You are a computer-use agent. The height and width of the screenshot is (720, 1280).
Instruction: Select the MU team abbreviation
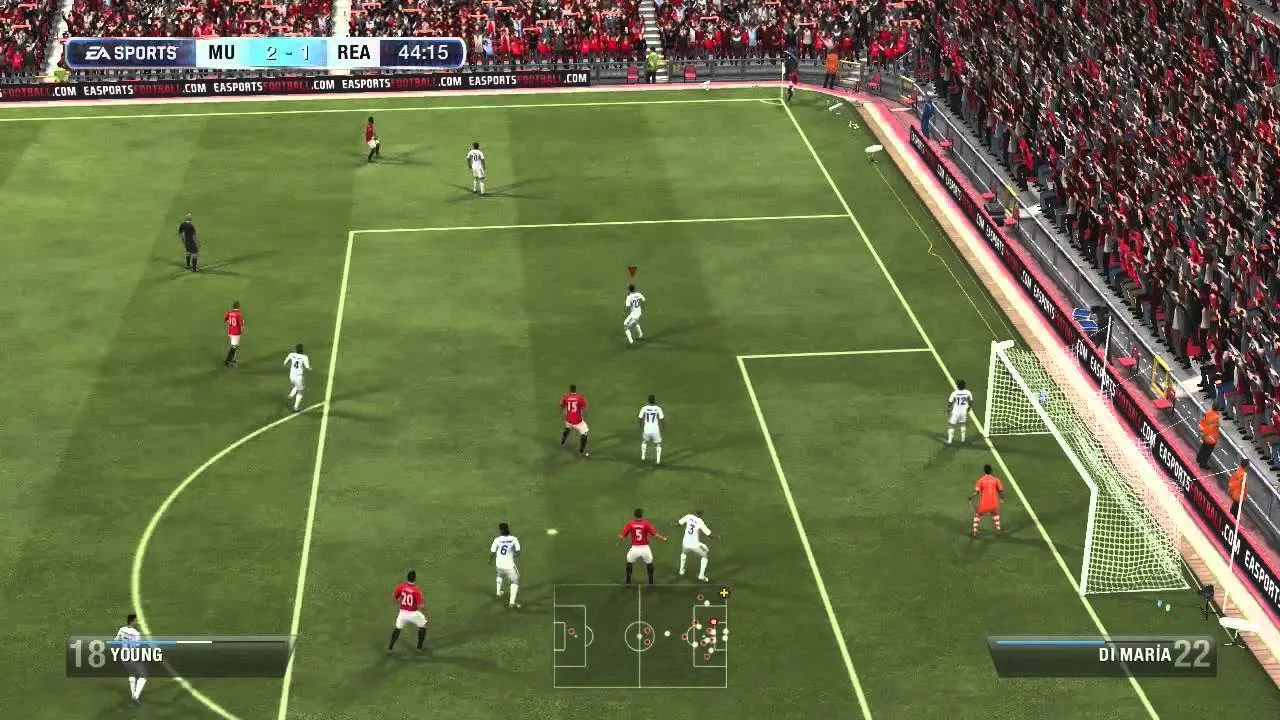220,52
